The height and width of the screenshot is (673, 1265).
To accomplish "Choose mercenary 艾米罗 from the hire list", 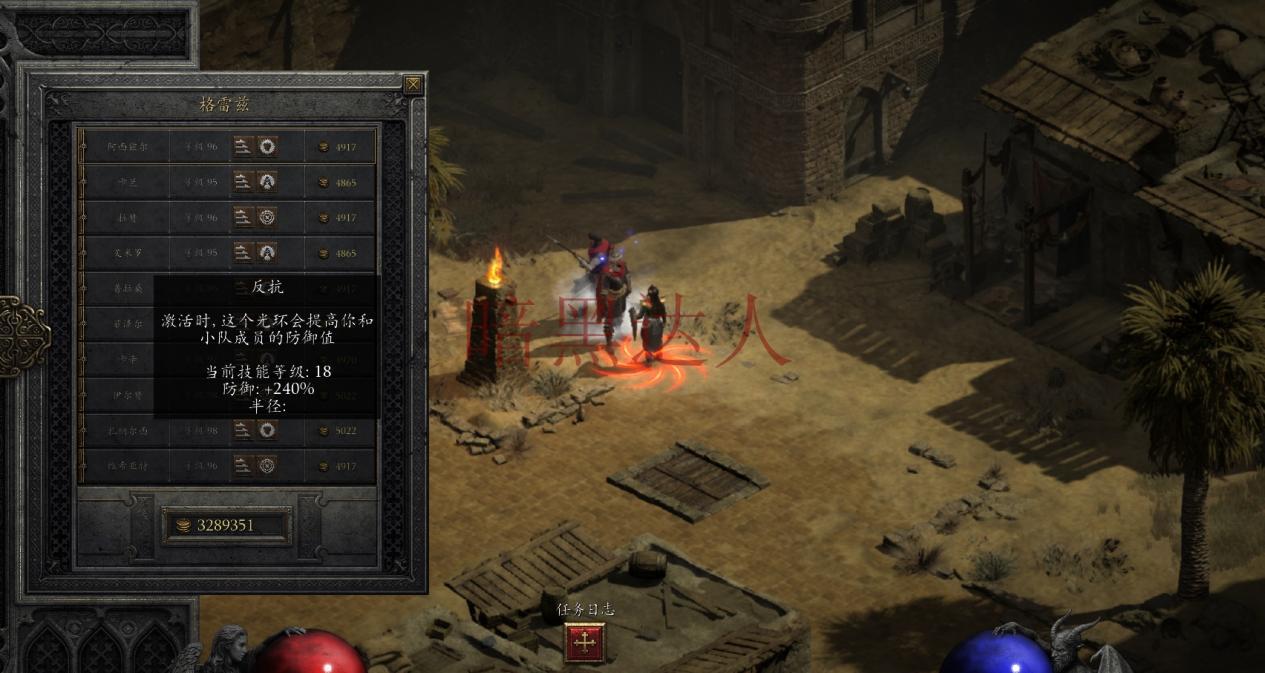I will pos(228,253).
